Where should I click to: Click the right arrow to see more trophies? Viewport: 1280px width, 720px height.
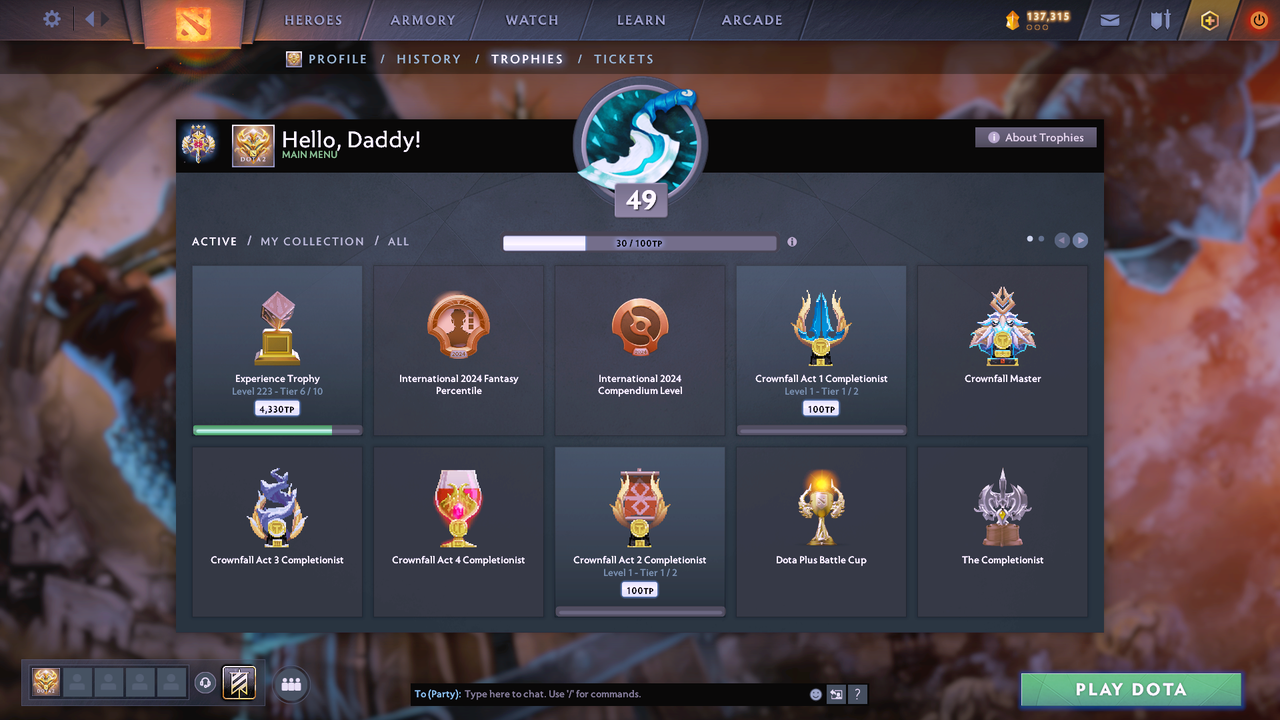click(1081, 240)
